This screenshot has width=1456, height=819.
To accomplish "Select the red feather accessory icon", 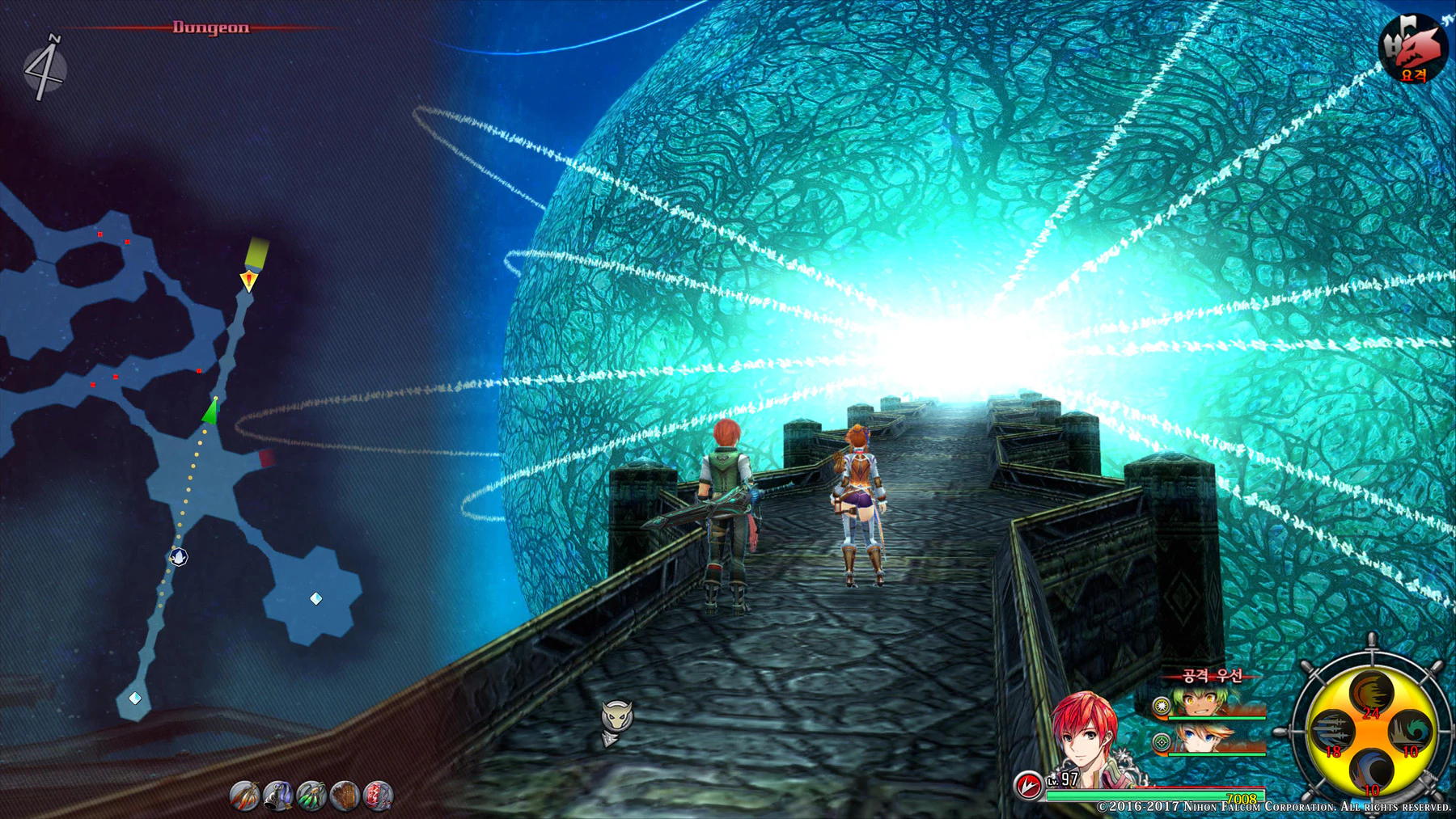I will 244,796.
